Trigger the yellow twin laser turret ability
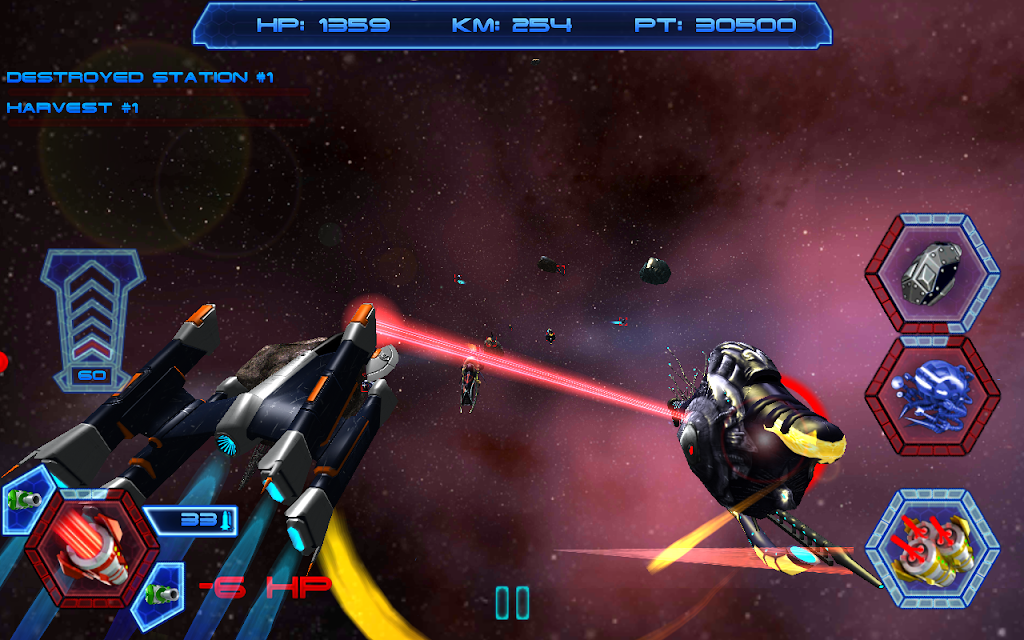The width and height of the screenshot is (1024, 640). 932,549
